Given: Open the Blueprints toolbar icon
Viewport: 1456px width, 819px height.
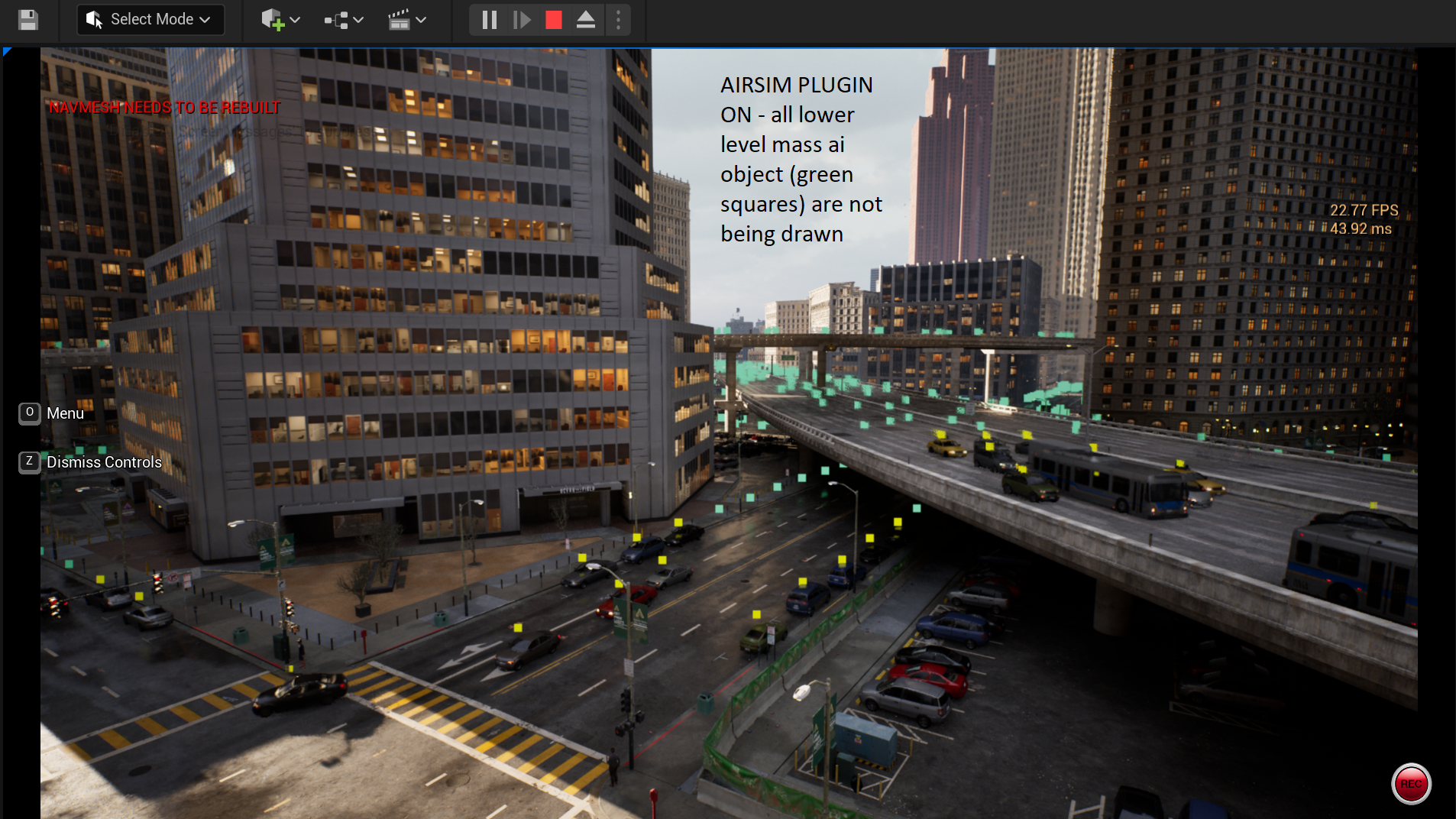Looking at the screenshot, I should coord(338,20).
